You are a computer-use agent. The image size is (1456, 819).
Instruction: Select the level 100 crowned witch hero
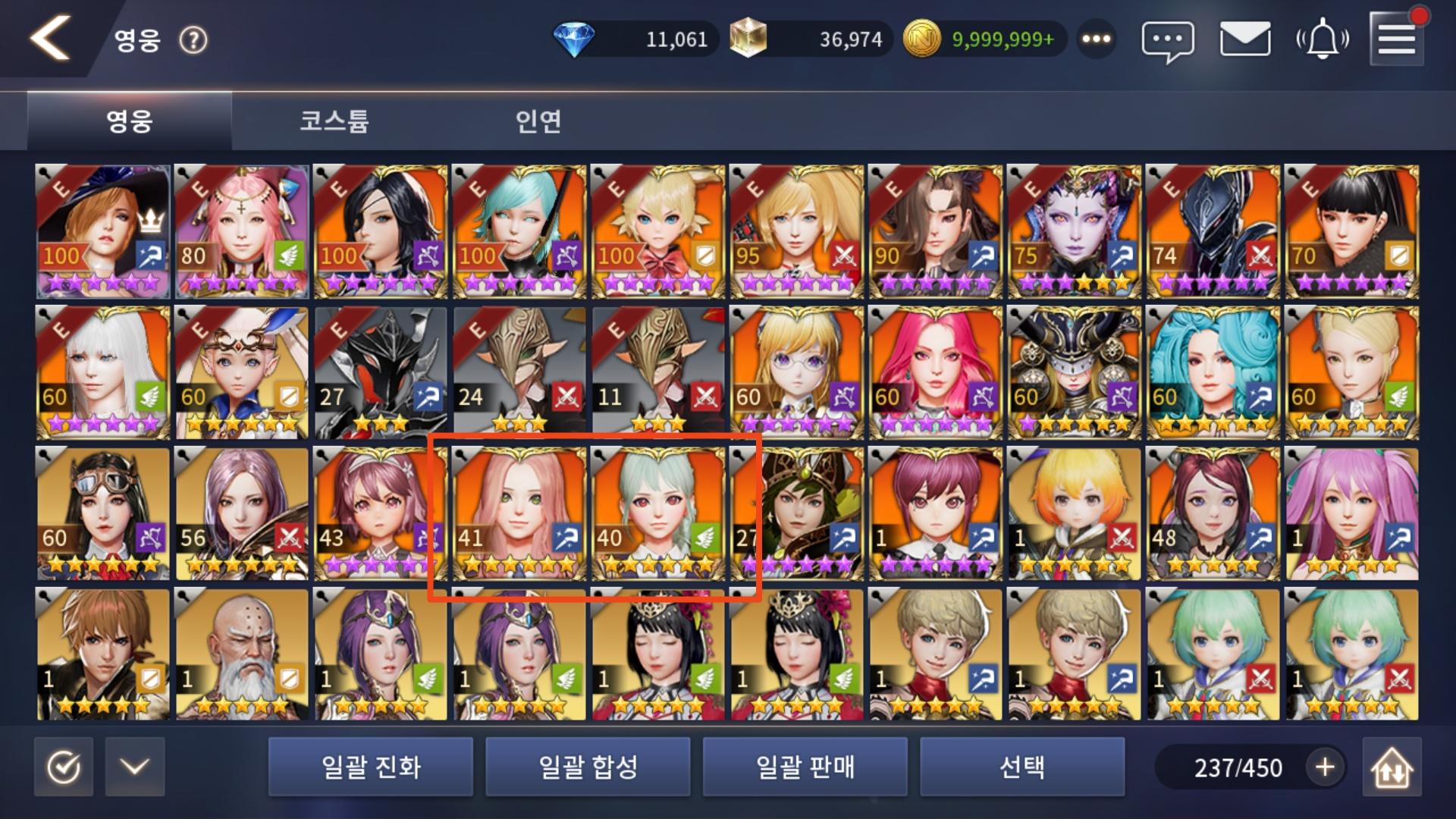click(x=99, y=226)
